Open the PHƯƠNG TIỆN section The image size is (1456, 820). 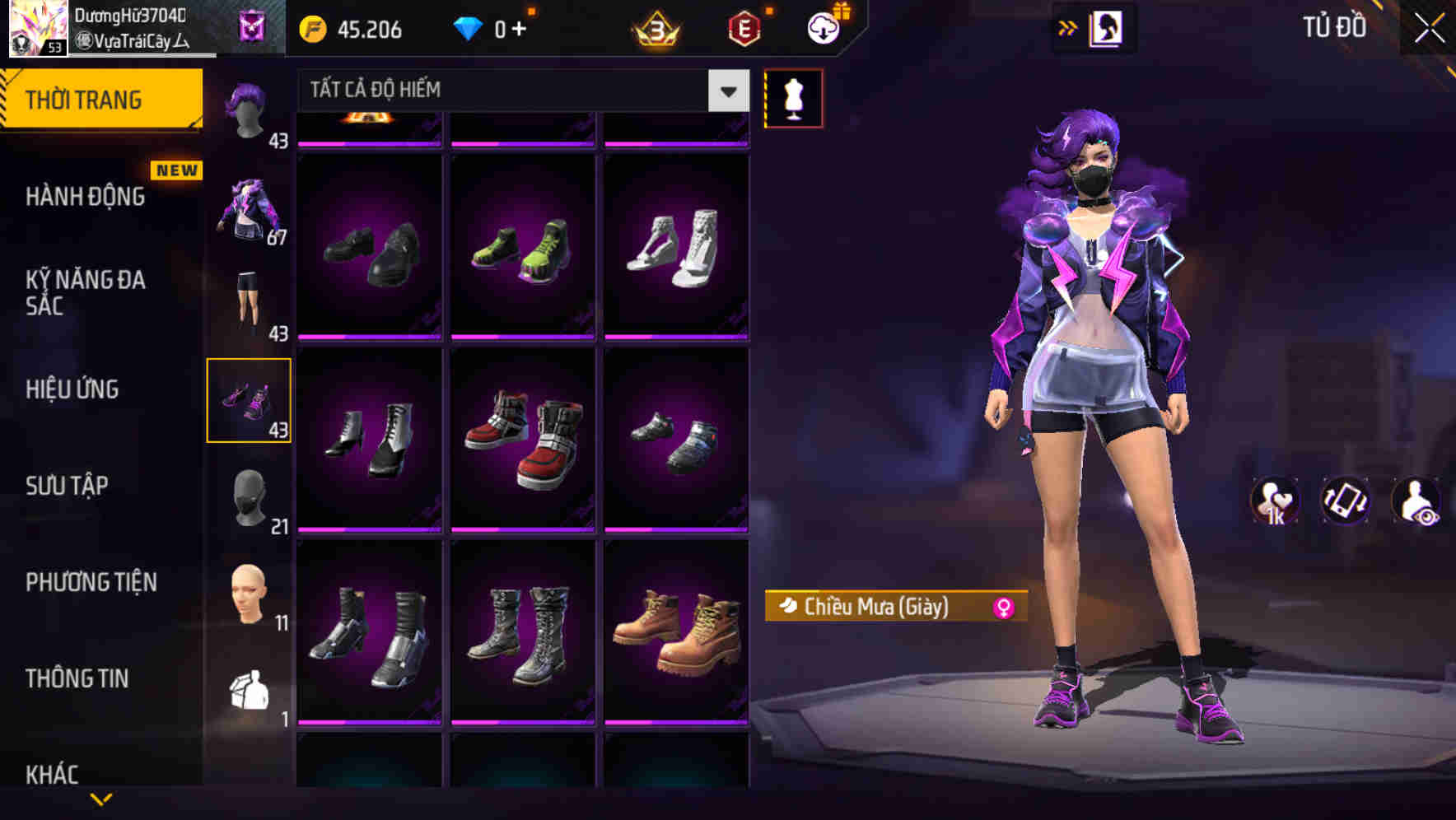click(x=91, y=582)
